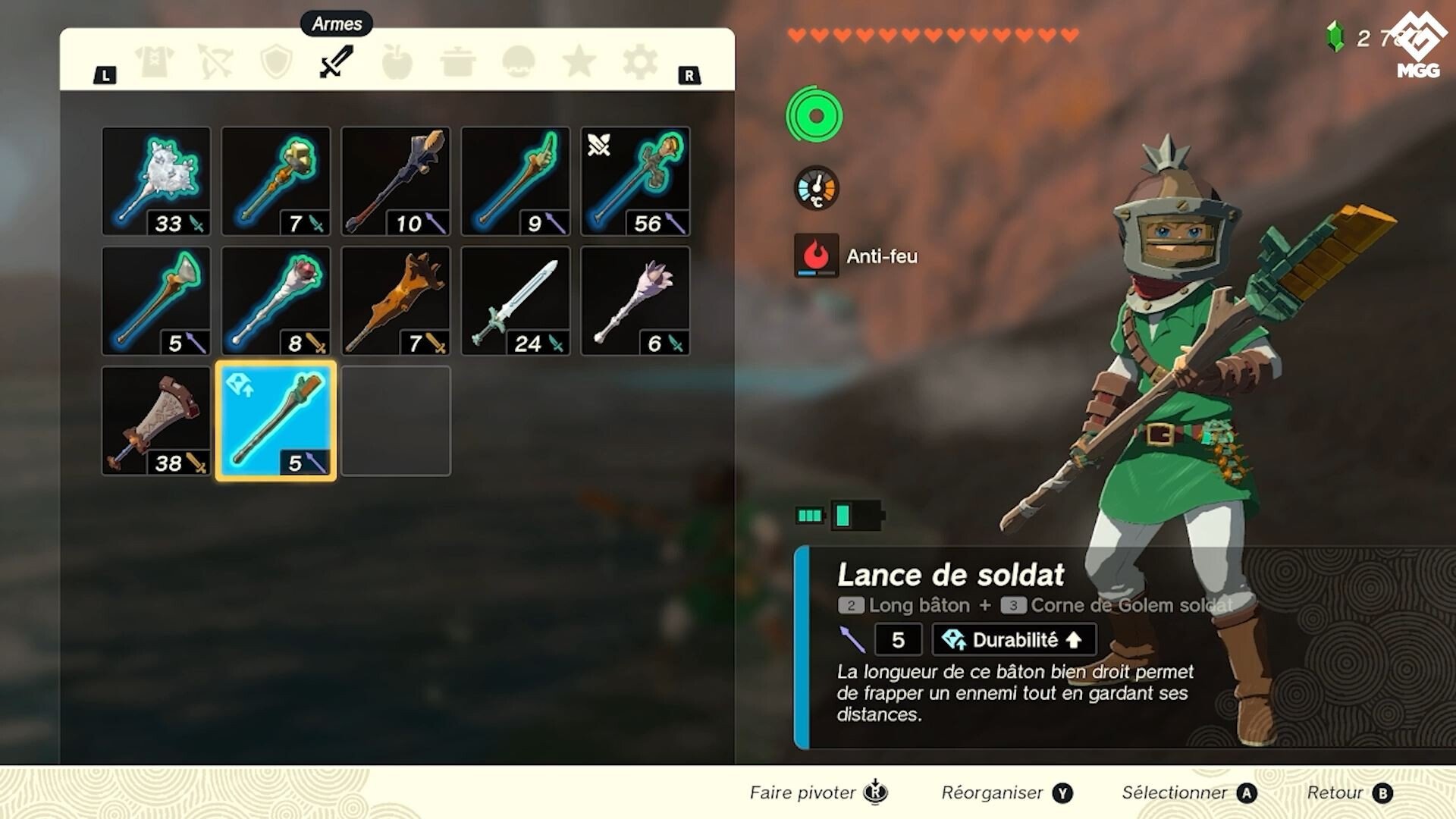Image resolution: width=1456 pixels, height=819 pixels.
Task: Select the bow and arrows category icon
Action: [215, 61]
